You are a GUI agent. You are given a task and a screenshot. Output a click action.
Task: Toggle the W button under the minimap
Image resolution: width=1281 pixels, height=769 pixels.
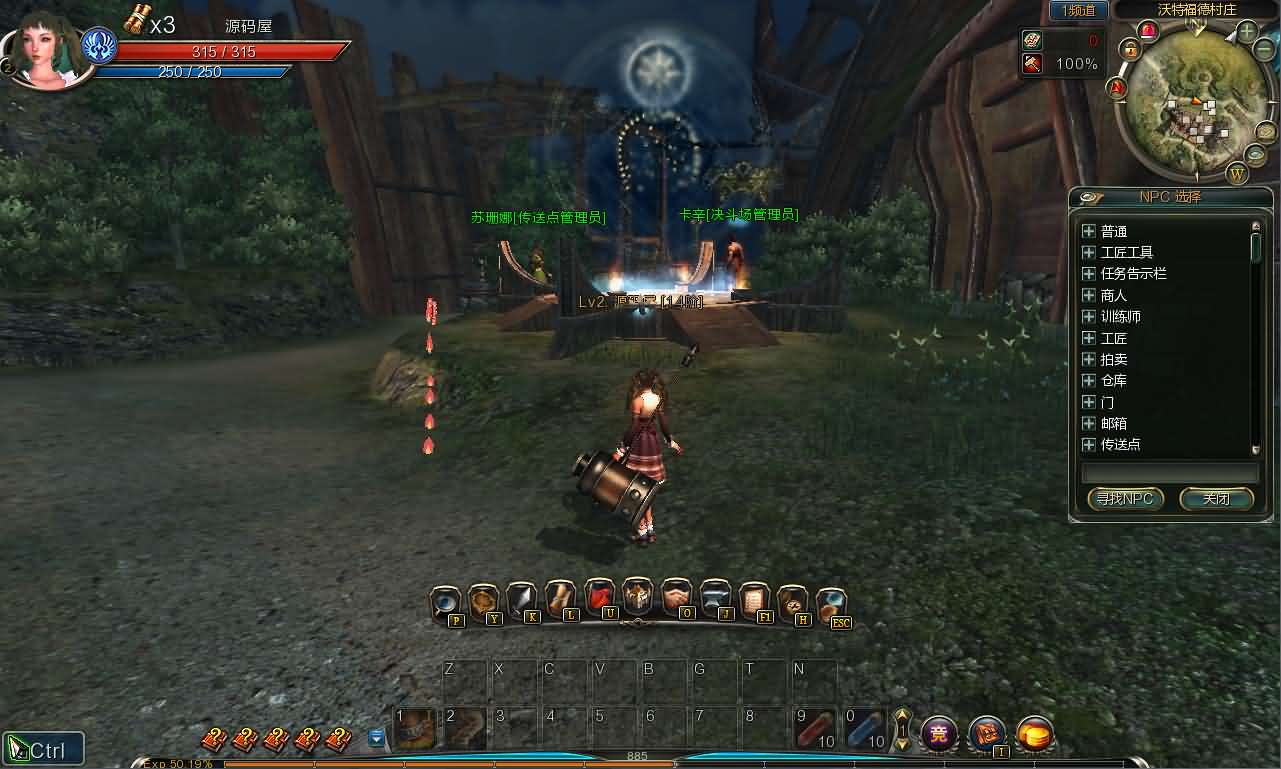pos(1237,172)
